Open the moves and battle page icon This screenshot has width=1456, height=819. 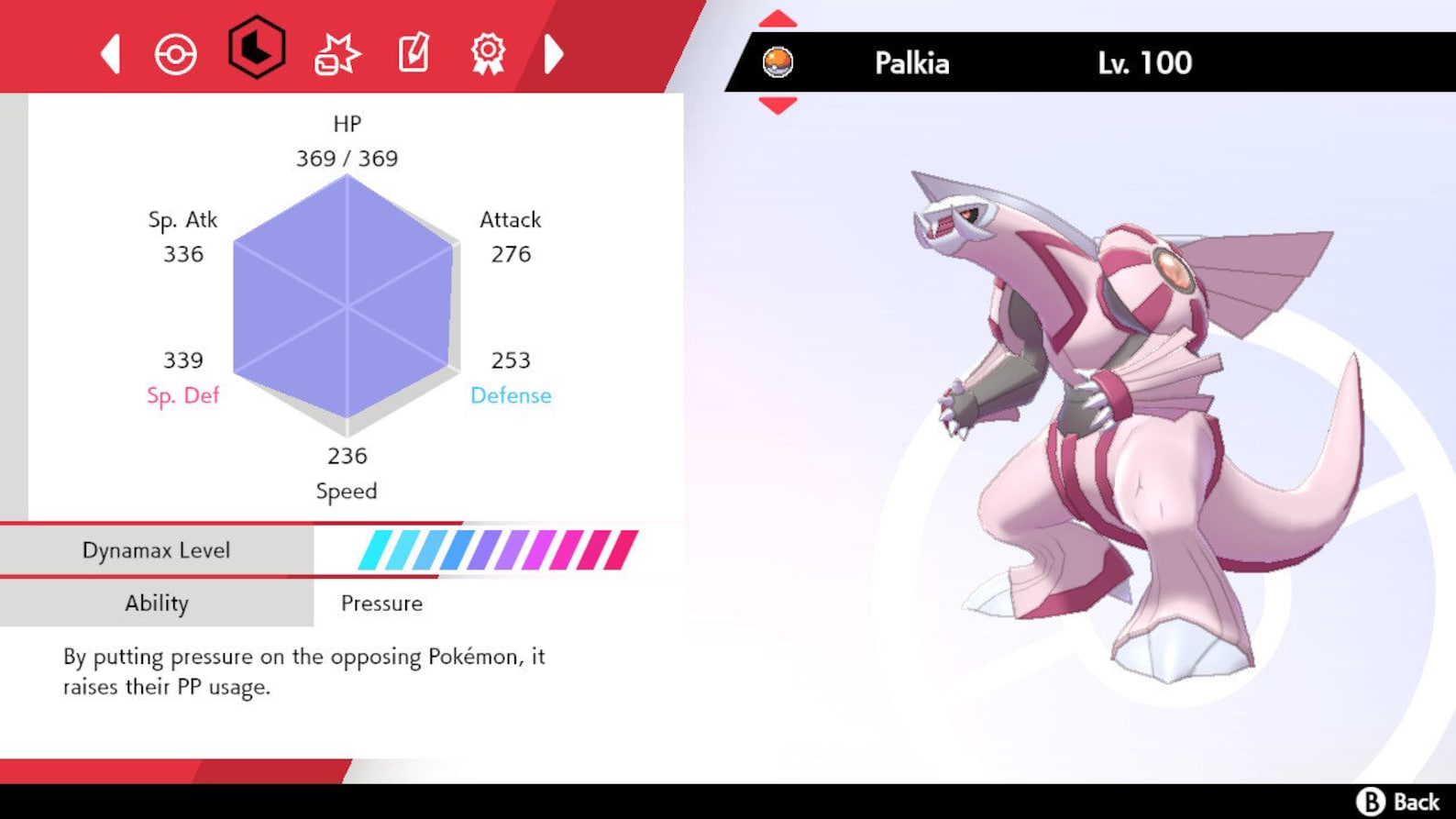(x=336, y=53)
